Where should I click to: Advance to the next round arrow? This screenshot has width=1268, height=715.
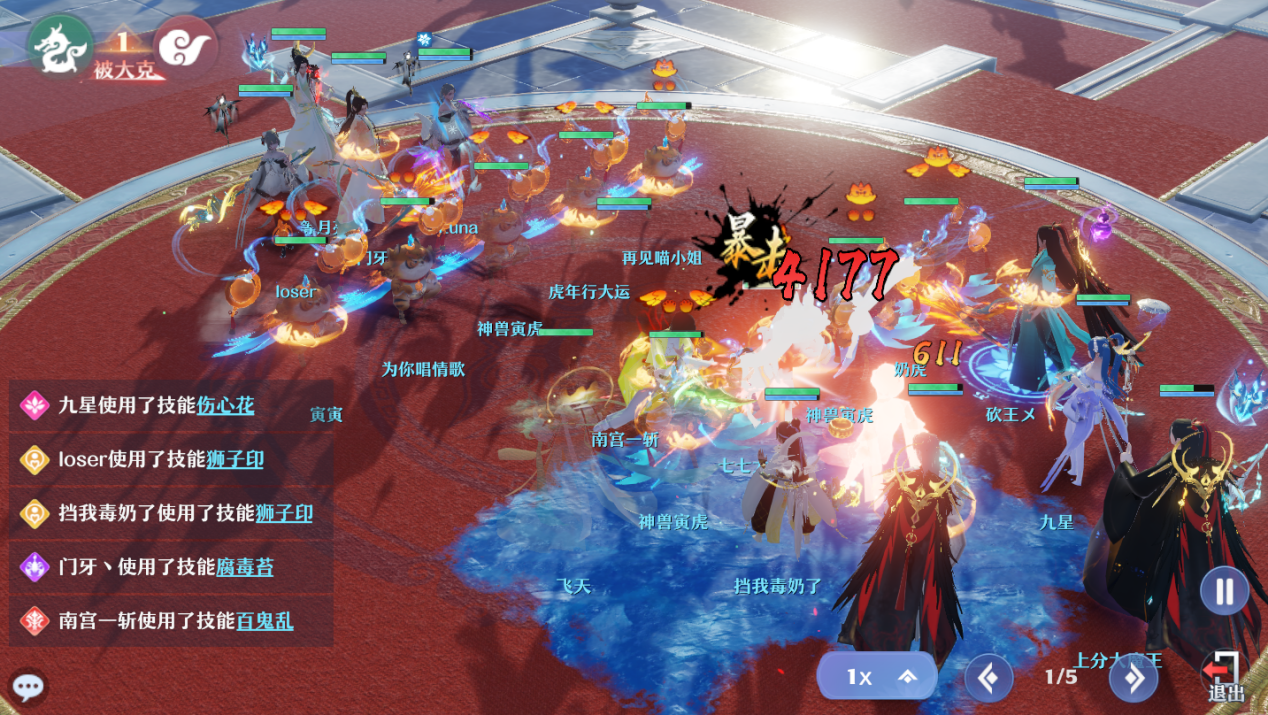(x=1133, y=678)
